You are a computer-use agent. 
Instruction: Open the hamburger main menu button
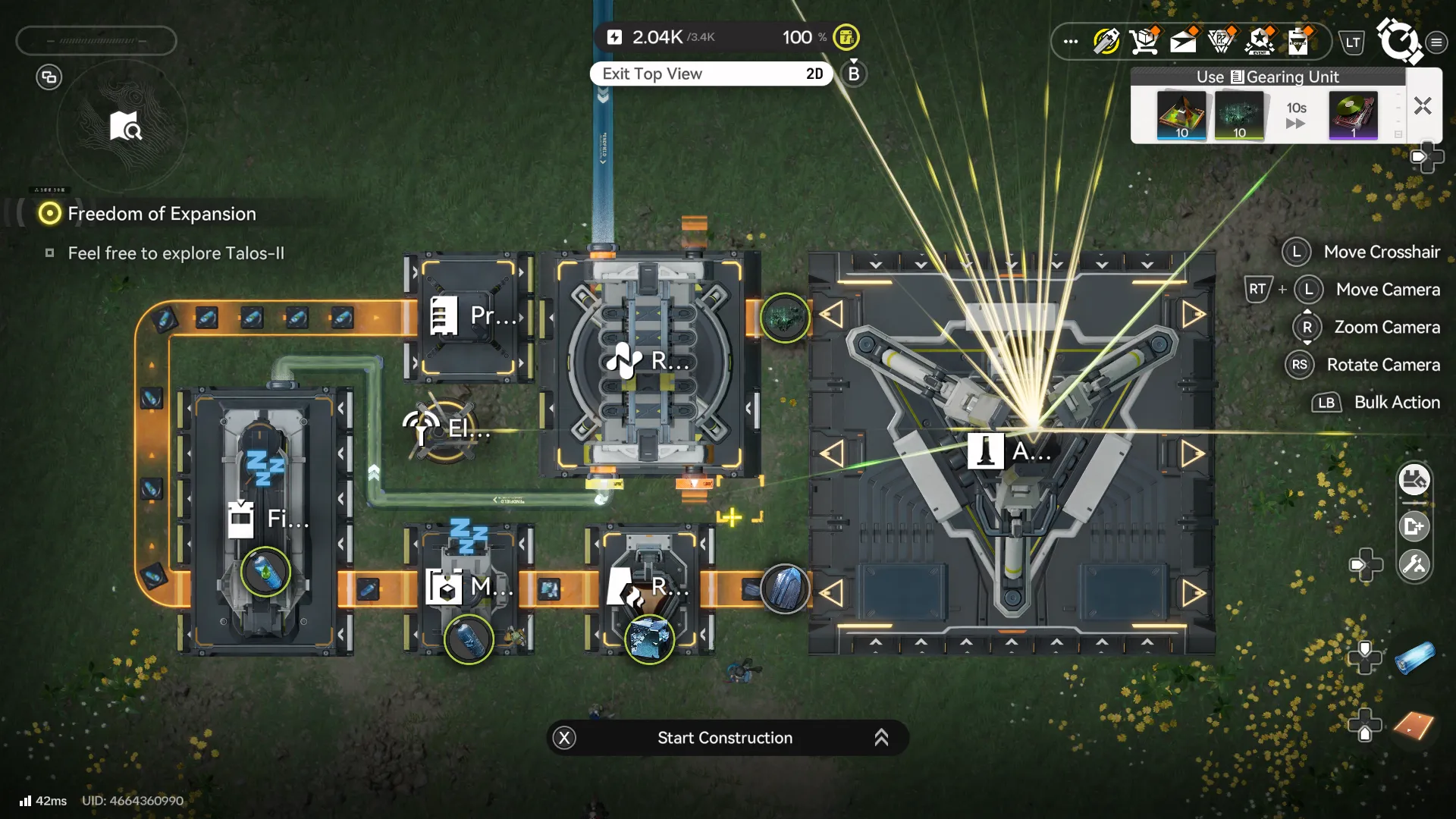(1436, 42)
